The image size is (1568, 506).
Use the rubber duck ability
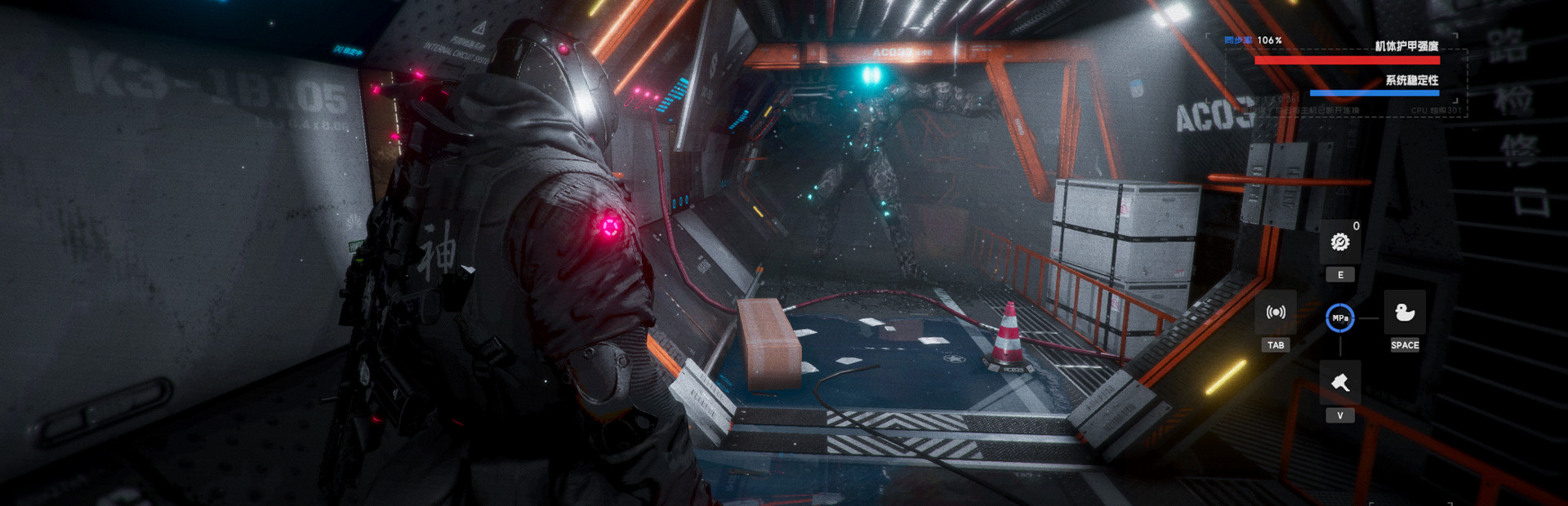1405,312
